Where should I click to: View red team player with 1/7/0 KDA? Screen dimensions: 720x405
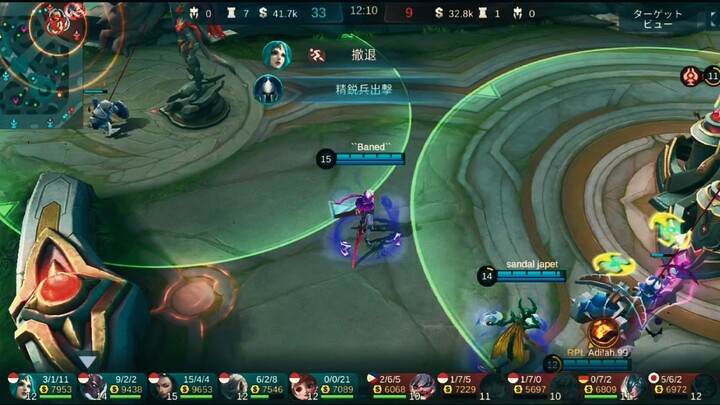pyautogui.click(x=533, y=386)
